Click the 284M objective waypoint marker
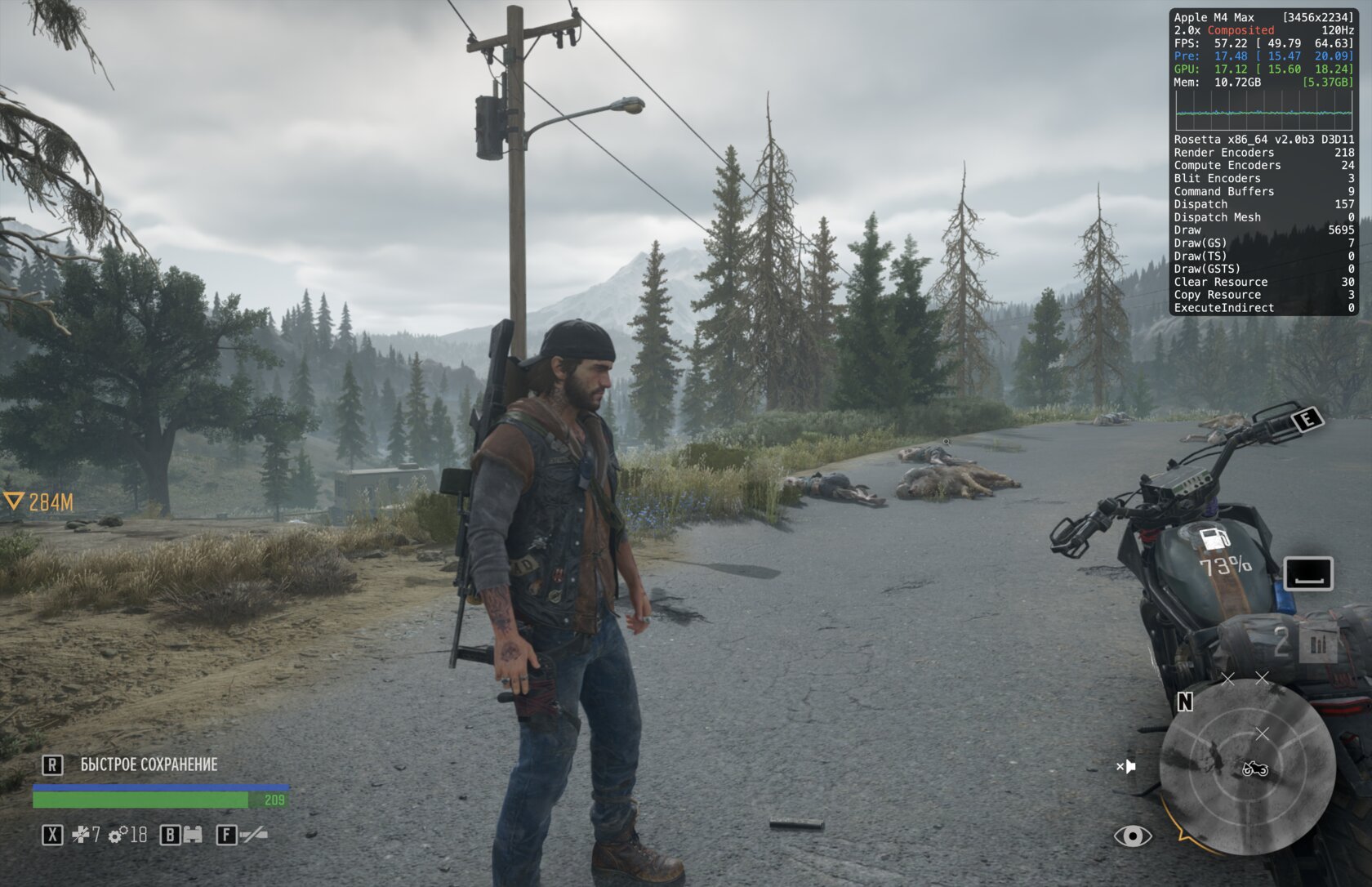 [x=13, y=501]
